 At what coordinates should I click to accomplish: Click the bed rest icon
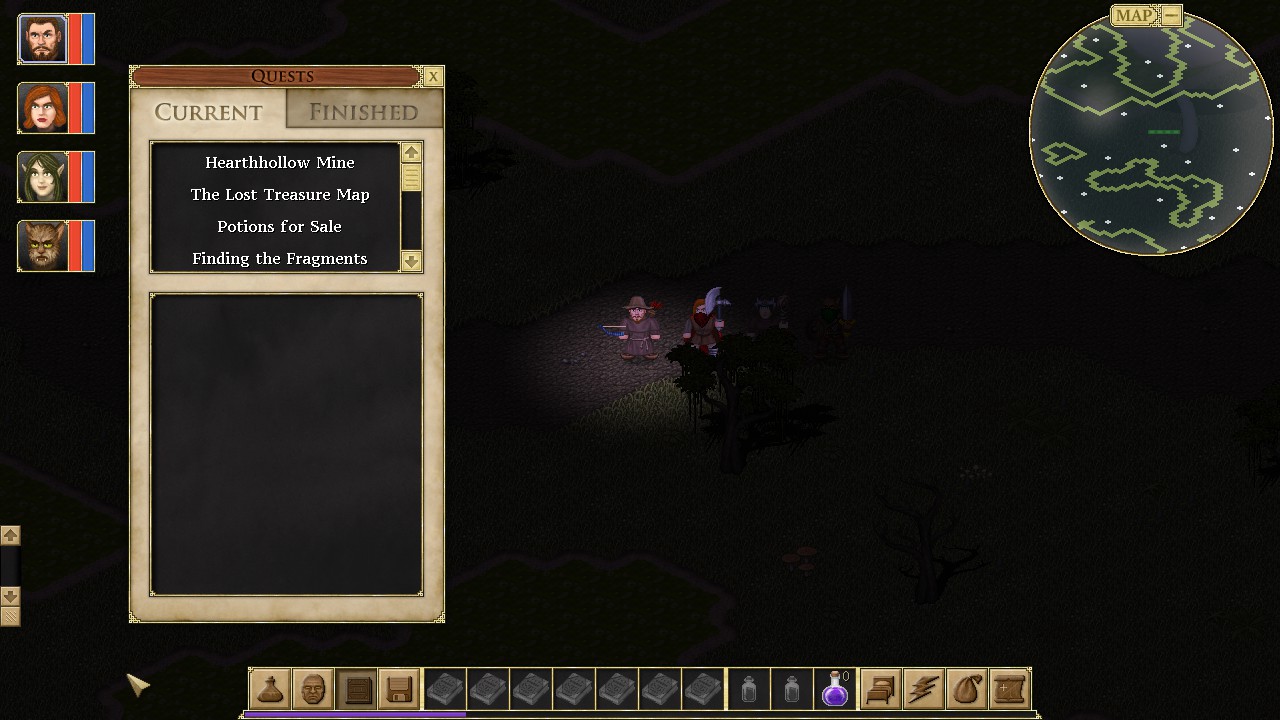point(880,689)
